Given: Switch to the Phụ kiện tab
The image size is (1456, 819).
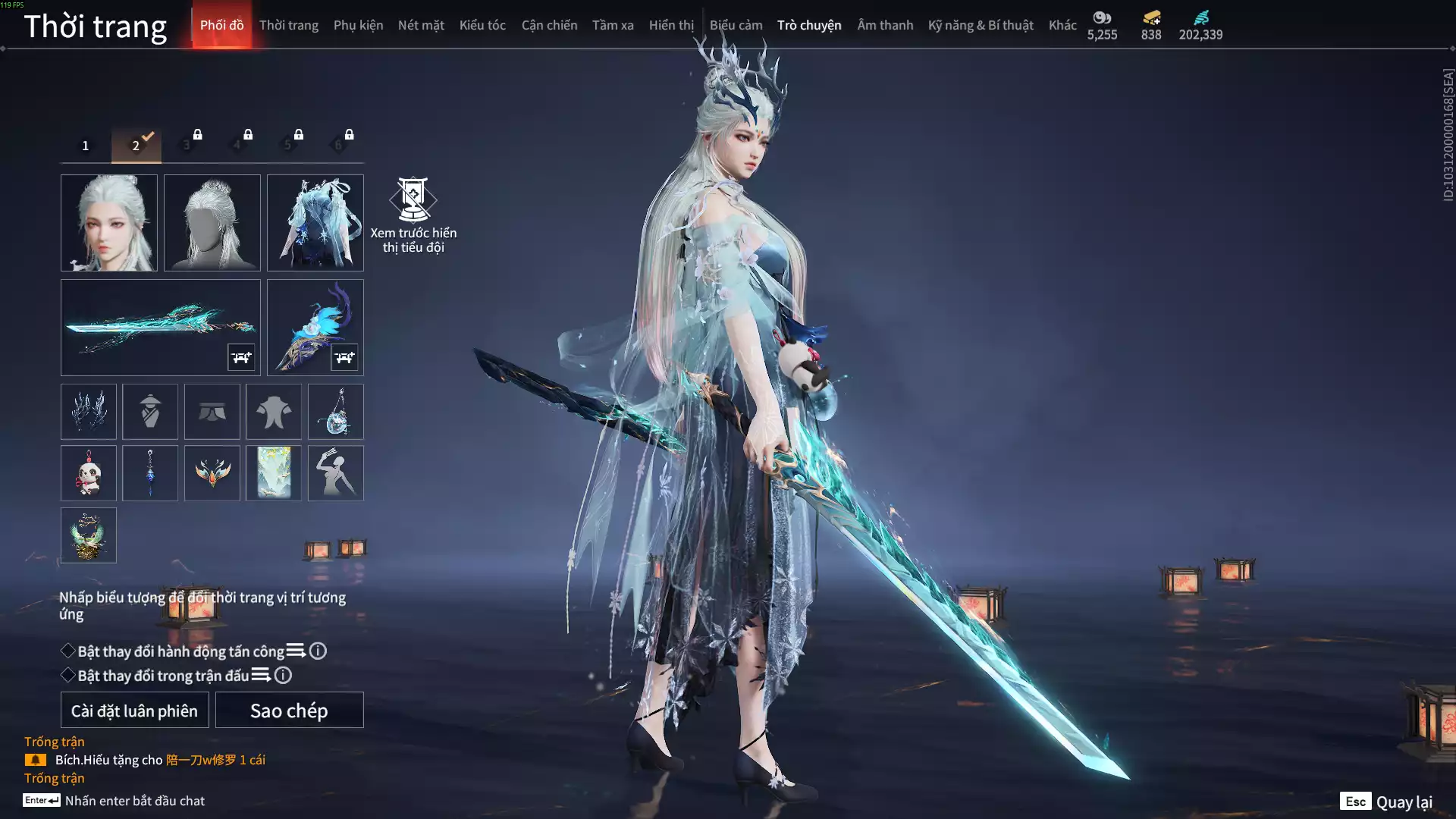Looking at the screenshot, I should (358, 25).
